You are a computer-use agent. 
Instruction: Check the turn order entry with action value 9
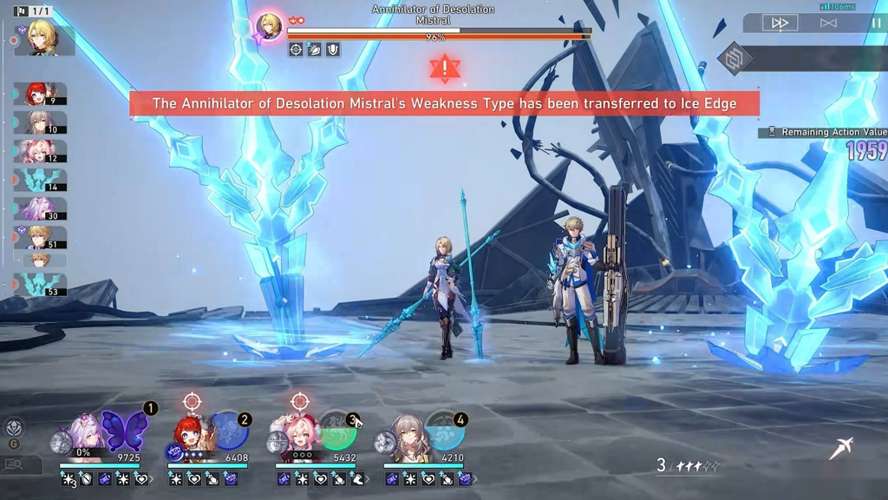point(39,94)
